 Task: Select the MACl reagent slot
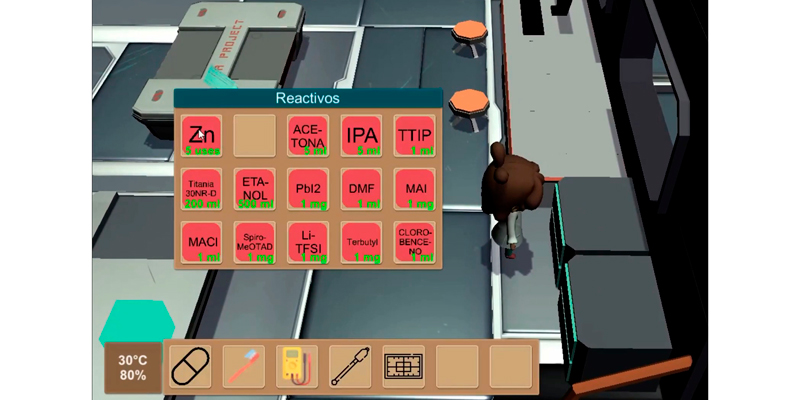tap(202, 241)
